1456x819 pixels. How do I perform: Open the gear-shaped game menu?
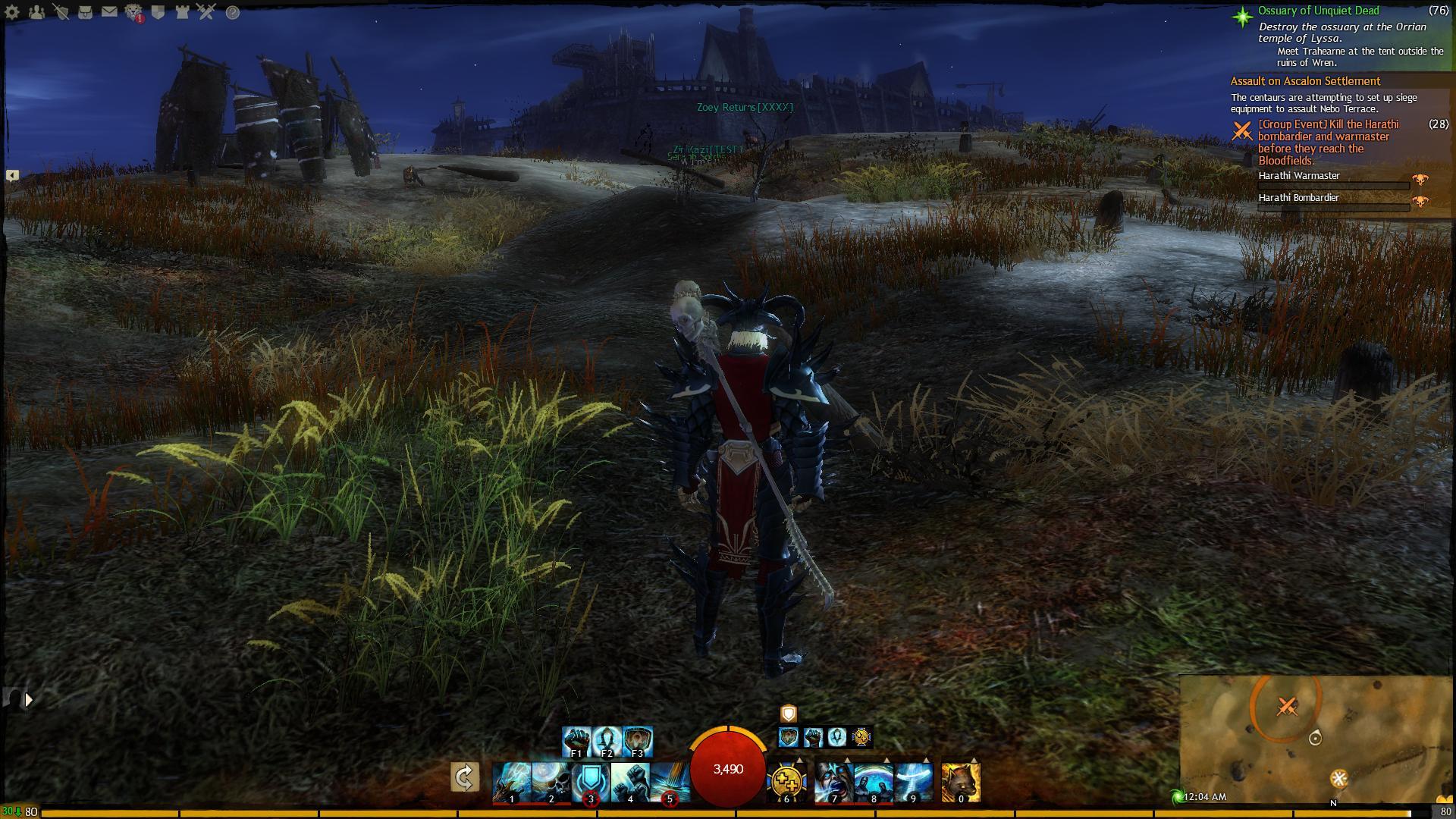[x=12, y=12]
